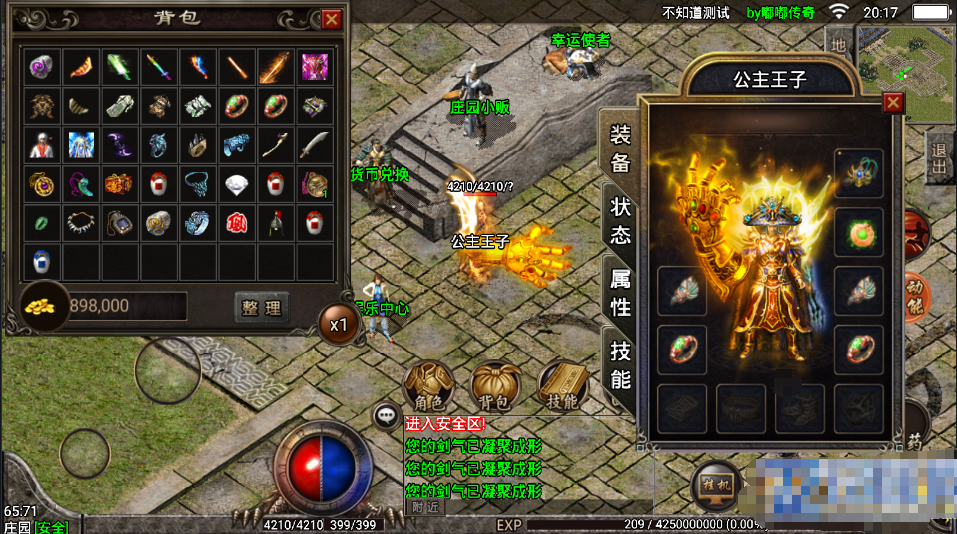957x534 pixels.
Task: Toggle the x1 multiplier button
Action: coord(338,324)
